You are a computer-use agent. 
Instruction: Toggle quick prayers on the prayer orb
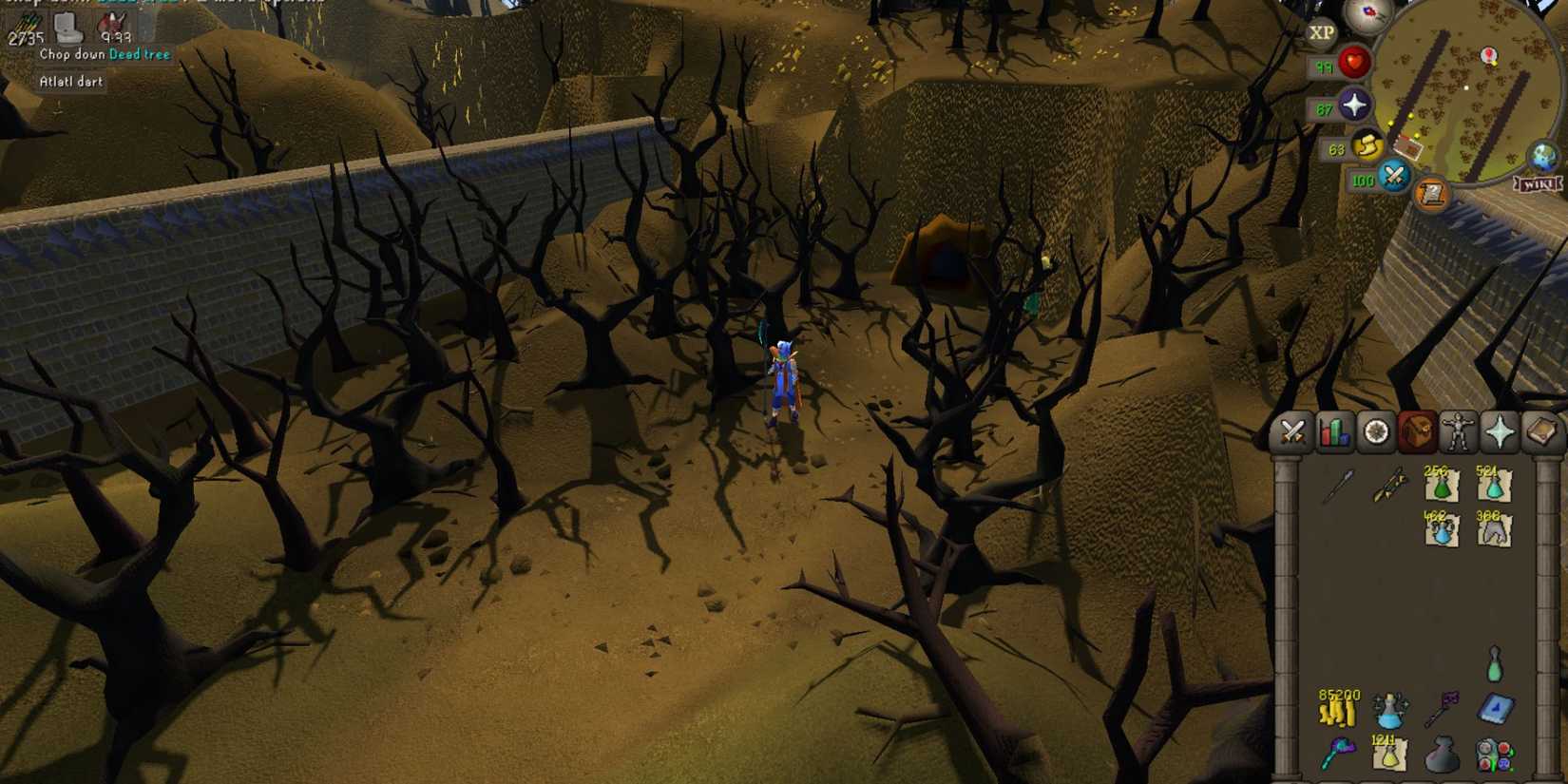[1356, 104]
